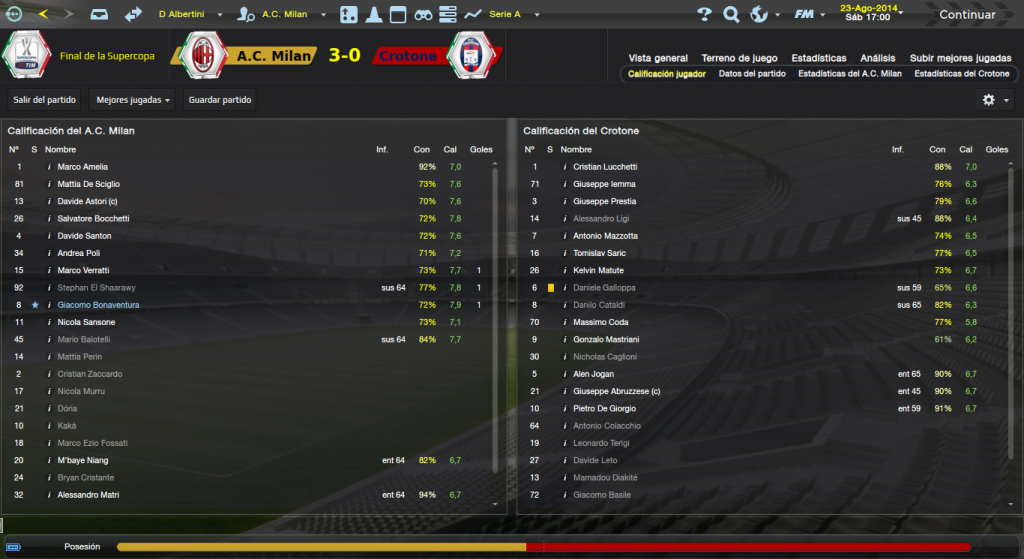Select the Análisis tab

(x=877, y=58)
